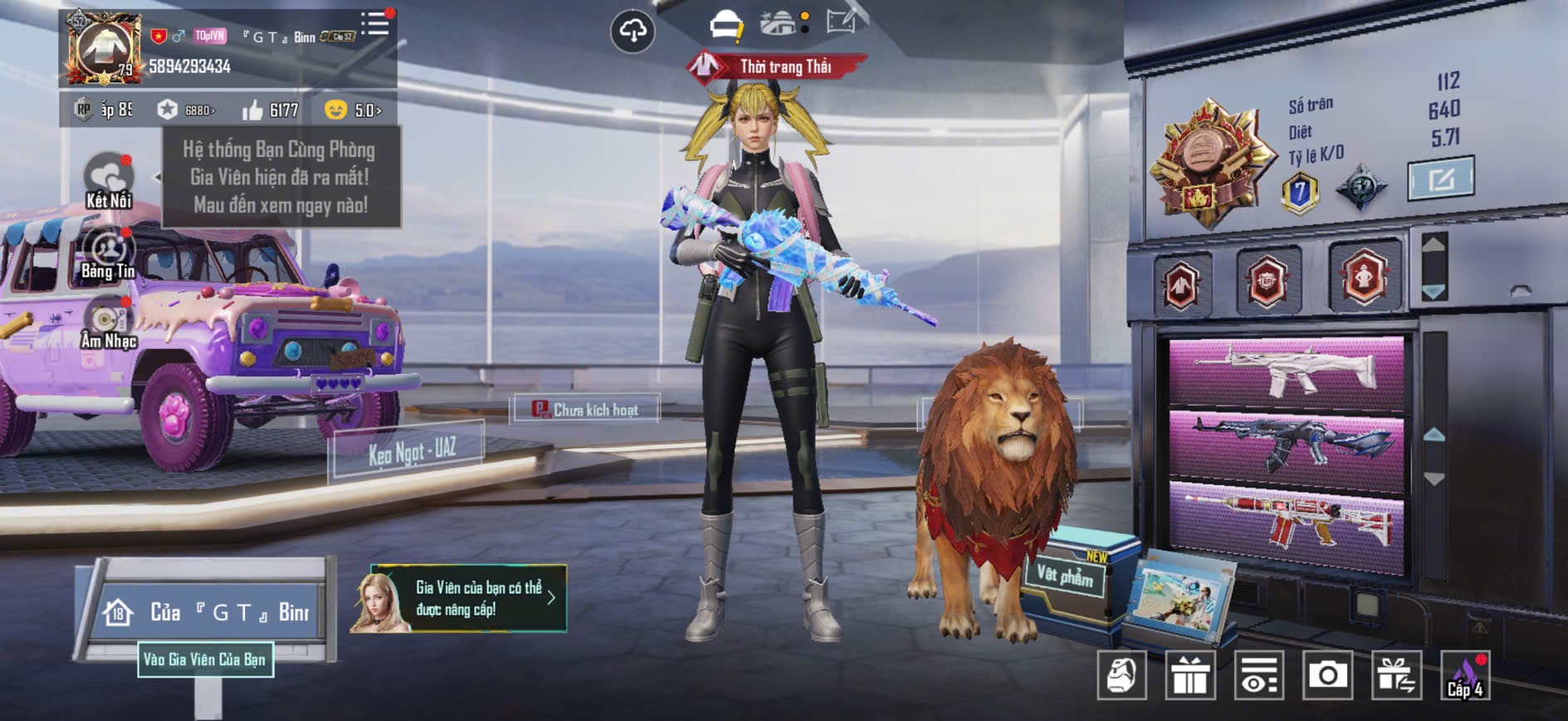Open the Cấp 4 purple flame icon
Image resolution: width=1568 pixels, height=721 pixels.
1465,675
